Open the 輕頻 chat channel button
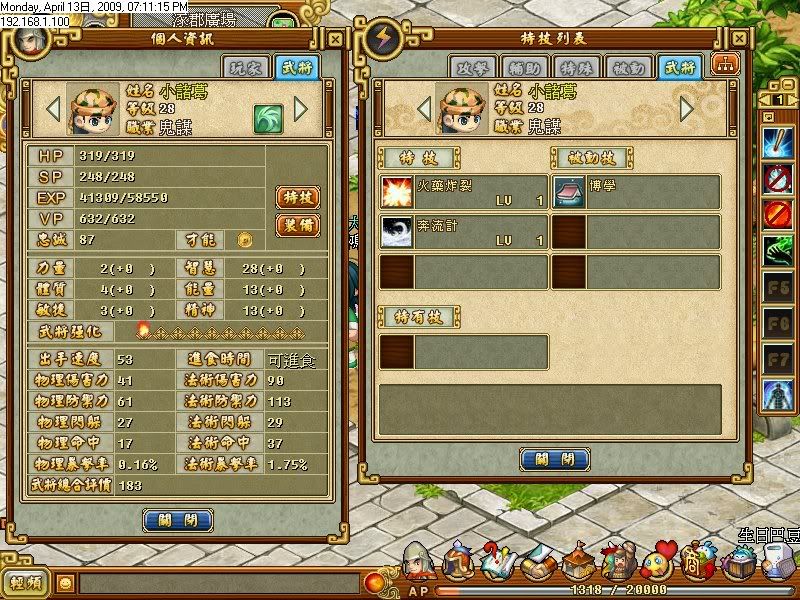Viewport: 800px width, 600px height. click(x=26, y=582)
